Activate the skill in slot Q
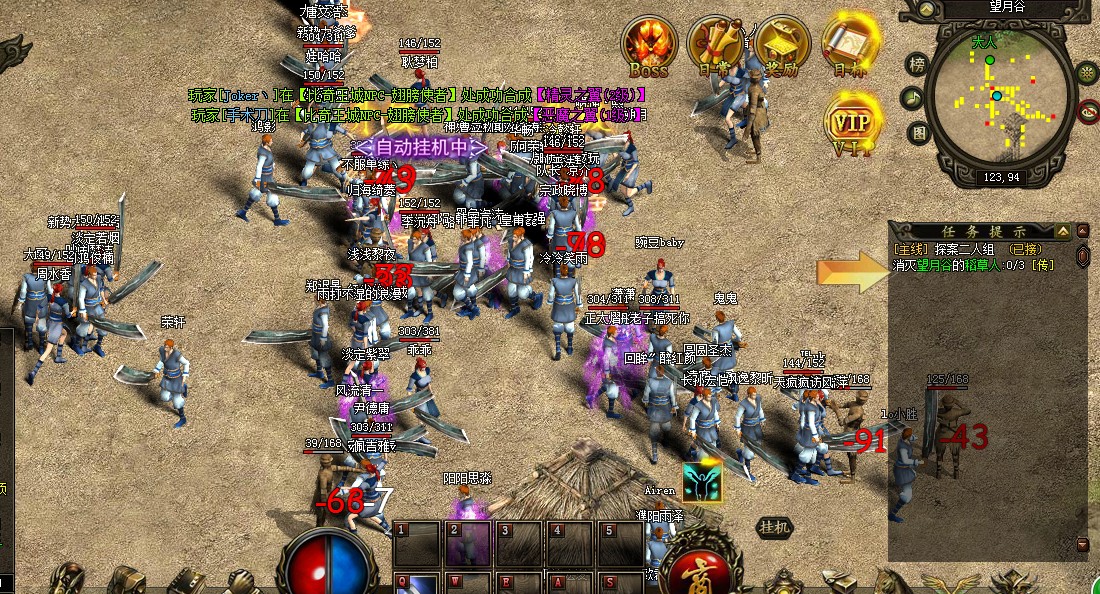 [x=416, y=583]
